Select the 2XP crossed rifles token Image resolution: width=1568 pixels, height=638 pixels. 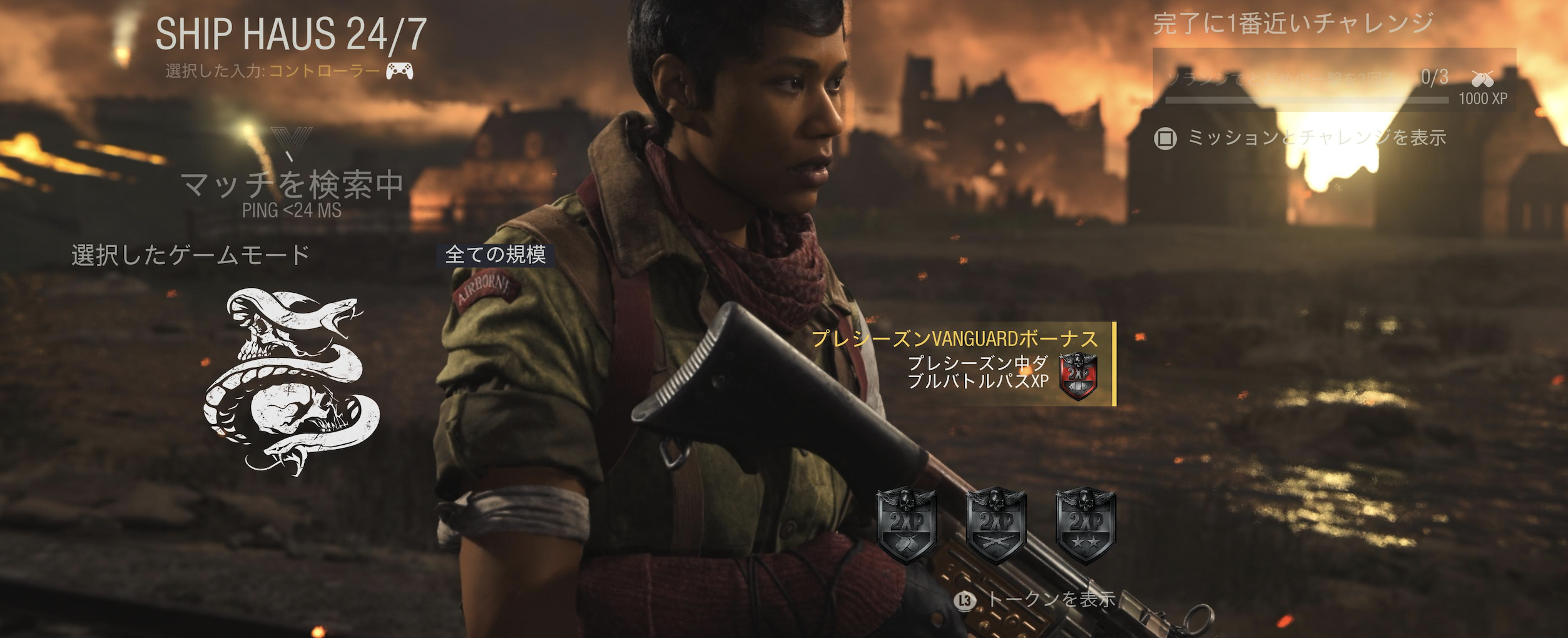996,524
